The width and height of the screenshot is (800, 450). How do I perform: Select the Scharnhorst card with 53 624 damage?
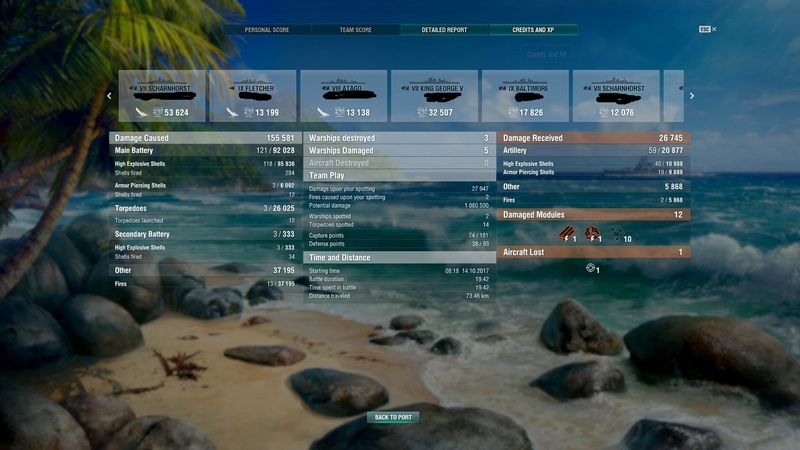pos(162,97)
